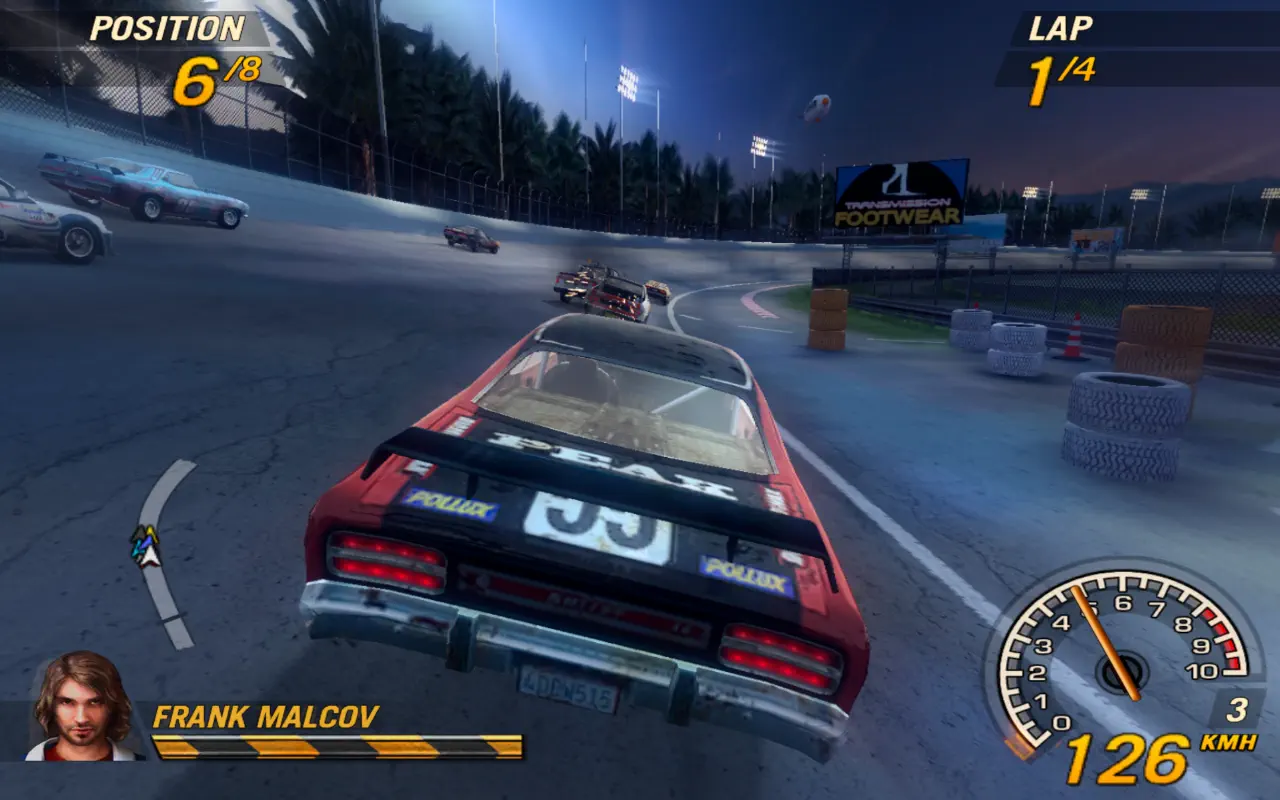Click the white player arrow on the minimap
1280x800 pixels.
point(150,554)
